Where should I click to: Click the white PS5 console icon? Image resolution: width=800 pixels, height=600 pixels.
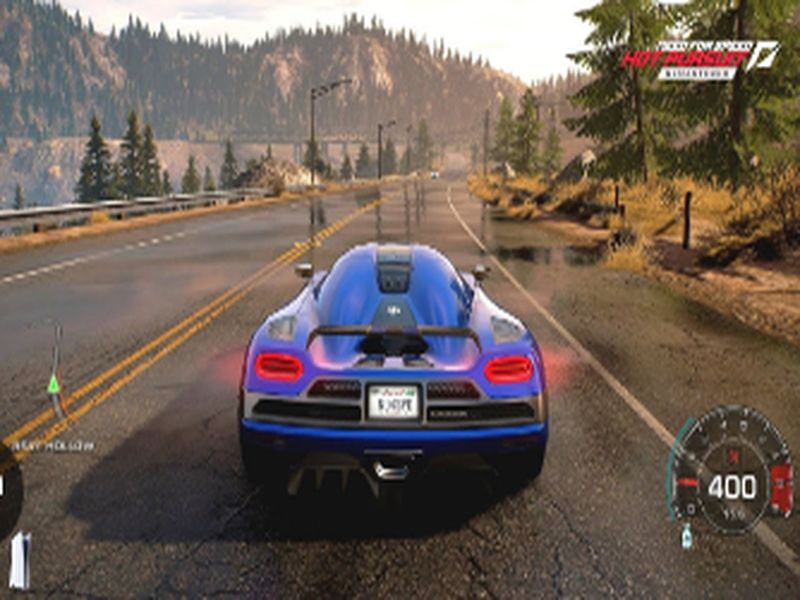click(20, 559)
